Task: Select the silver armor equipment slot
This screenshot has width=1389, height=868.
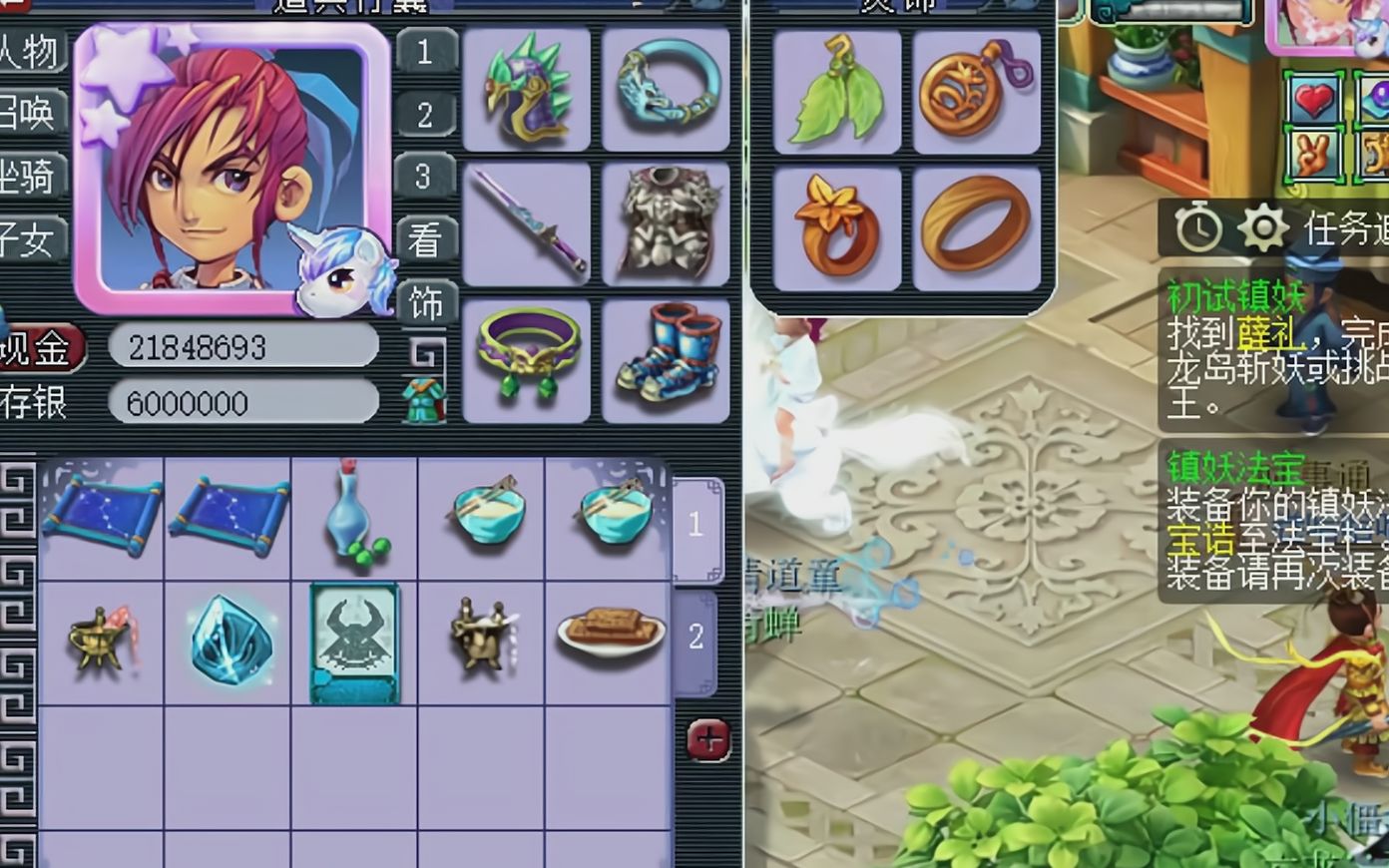Action: click(666, 225)
